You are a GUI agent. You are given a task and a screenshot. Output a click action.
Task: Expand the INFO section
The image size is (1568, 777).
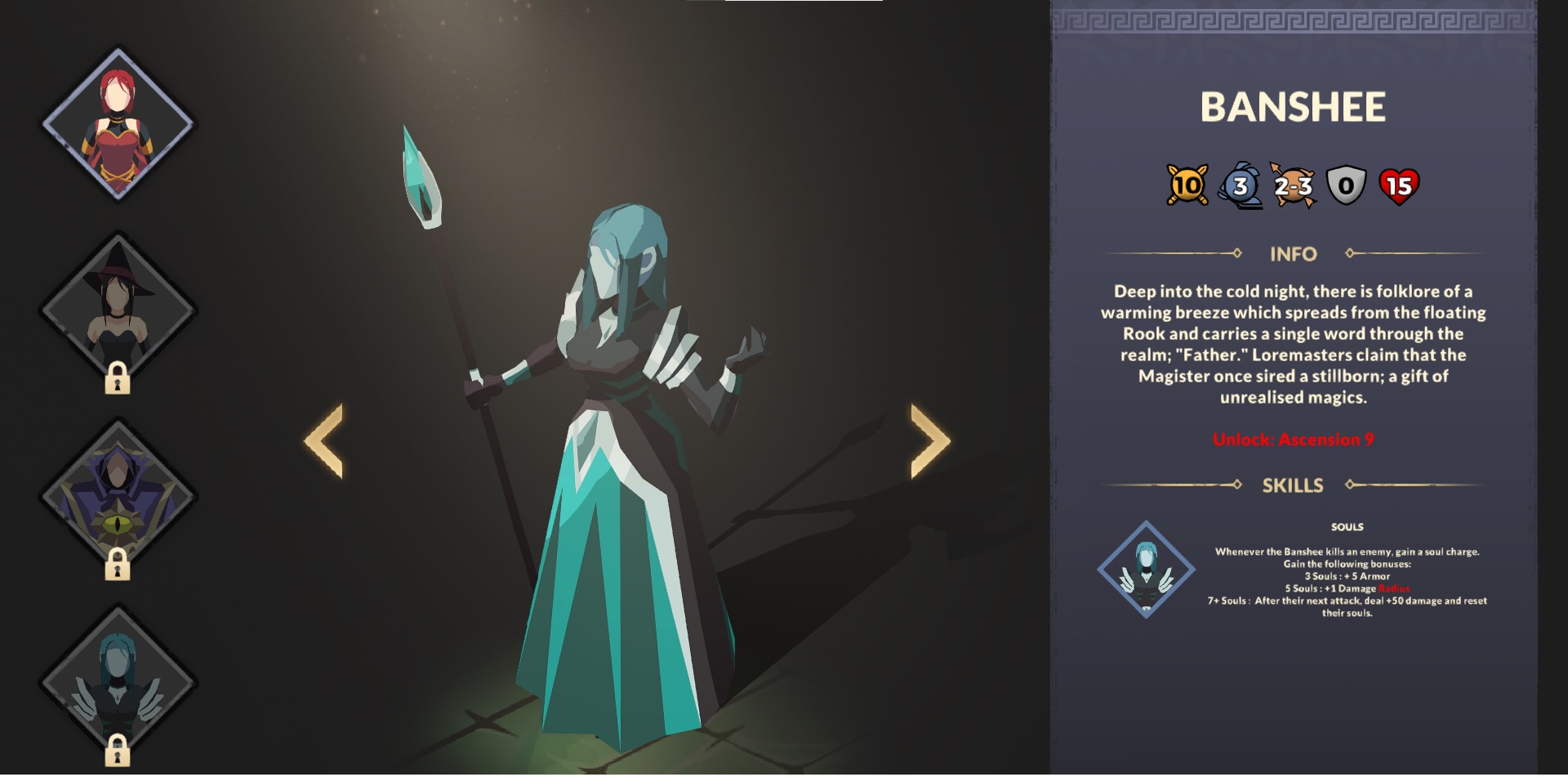[x=1294, y=254]
